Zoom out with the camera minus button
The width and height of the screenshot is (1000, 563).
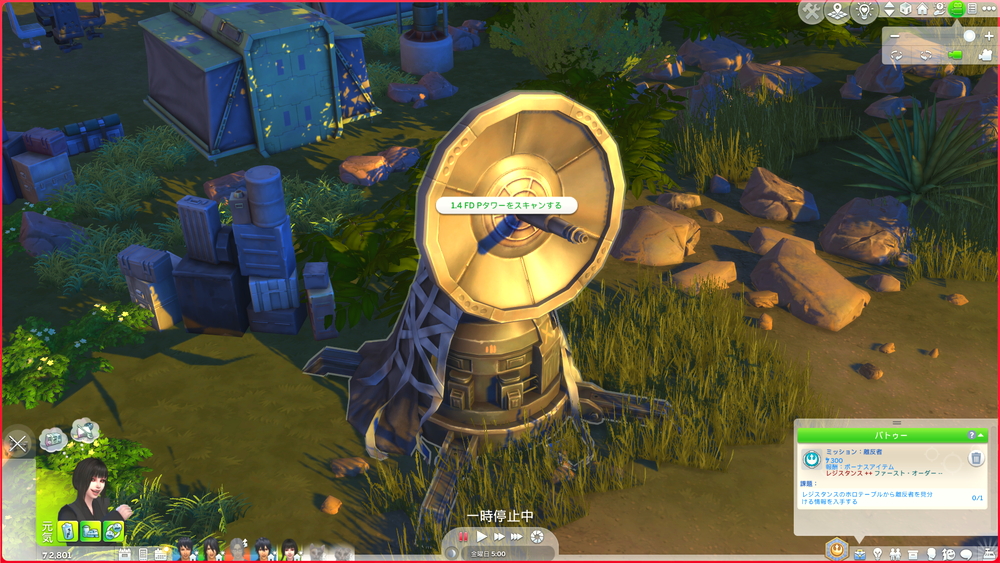click(895, 36)
